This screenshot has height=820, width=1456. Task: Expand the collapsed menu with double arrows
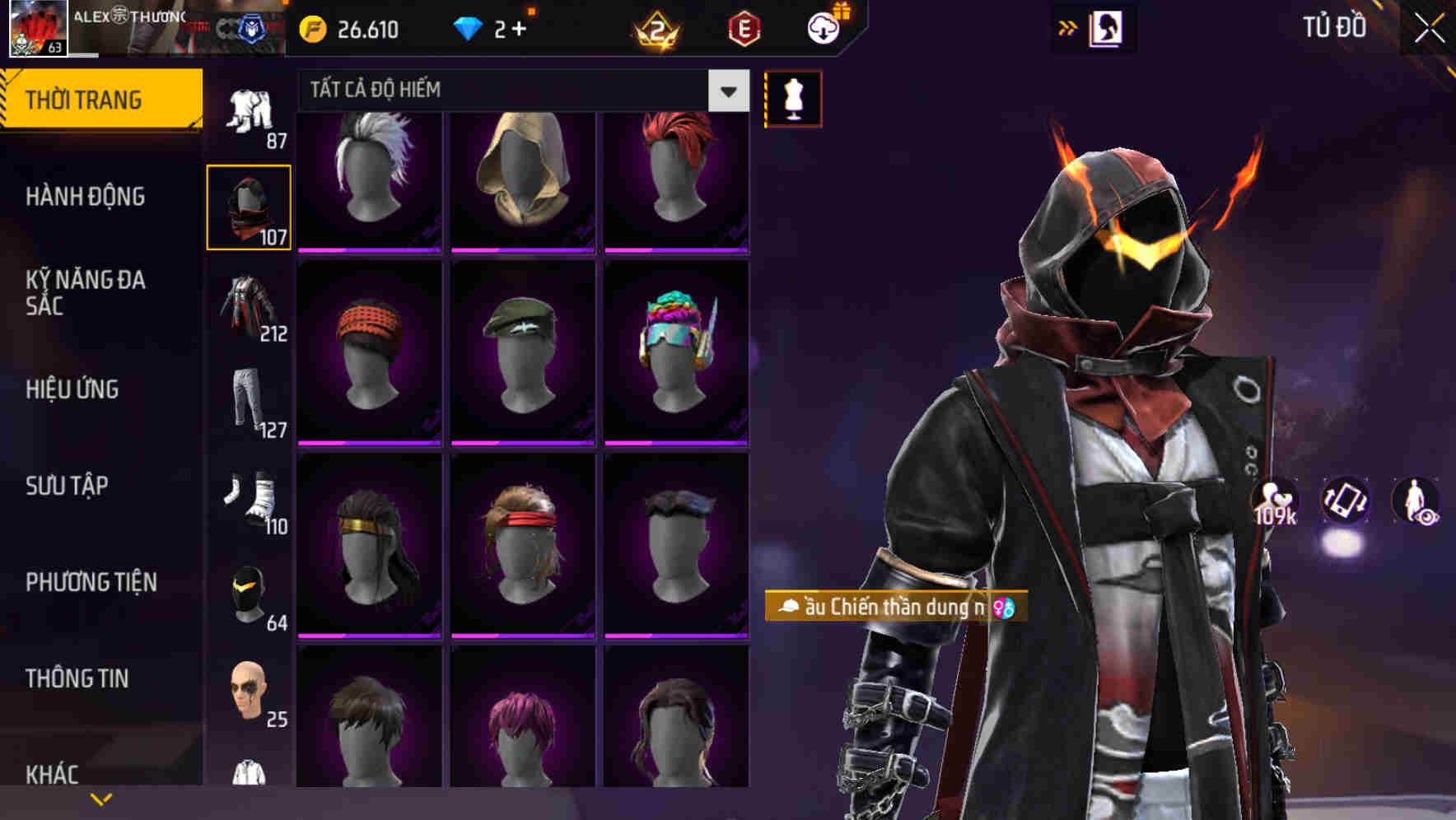1068,28
